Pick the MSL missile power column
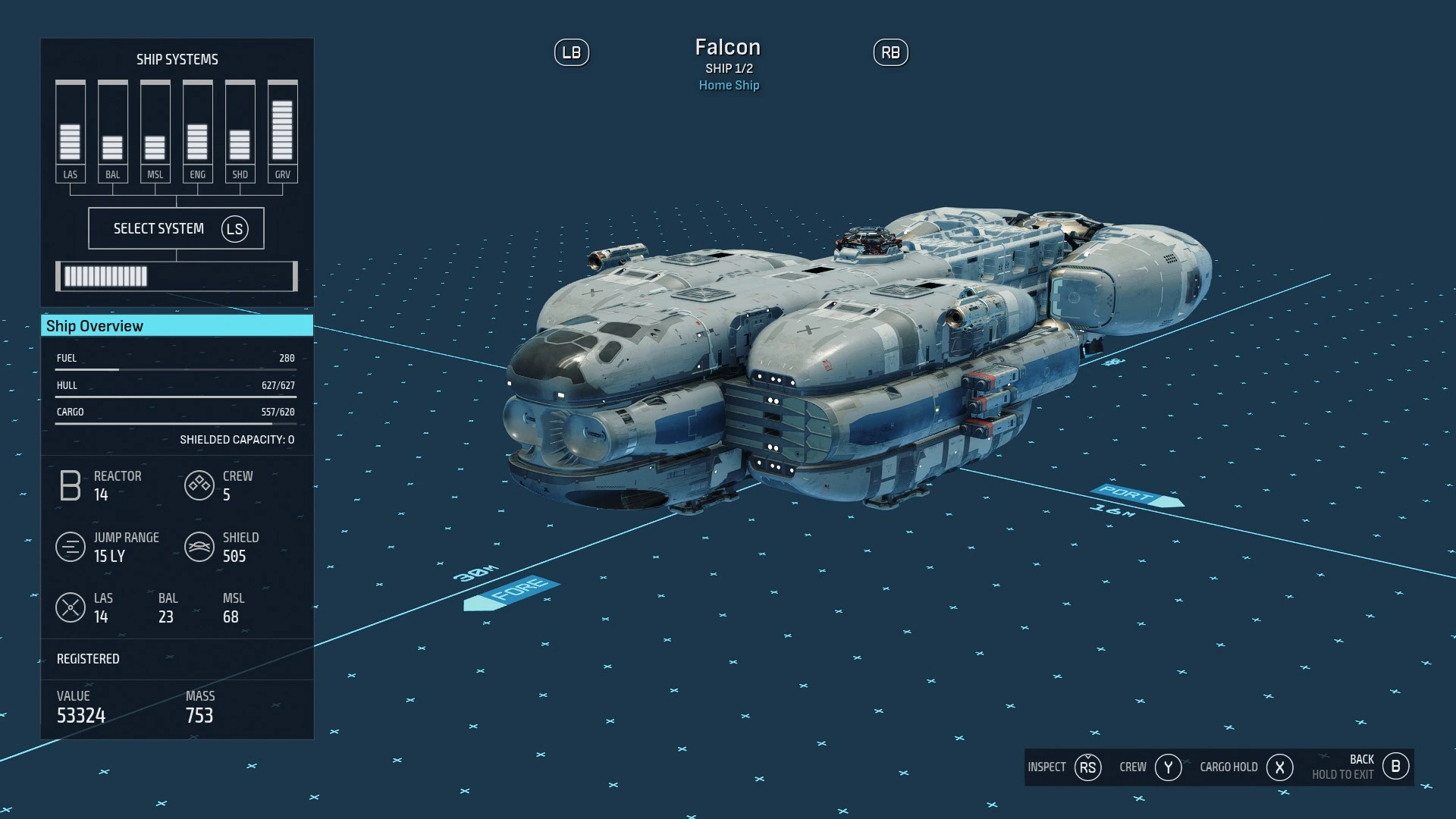1456x819 pixels. pos(155,130)
